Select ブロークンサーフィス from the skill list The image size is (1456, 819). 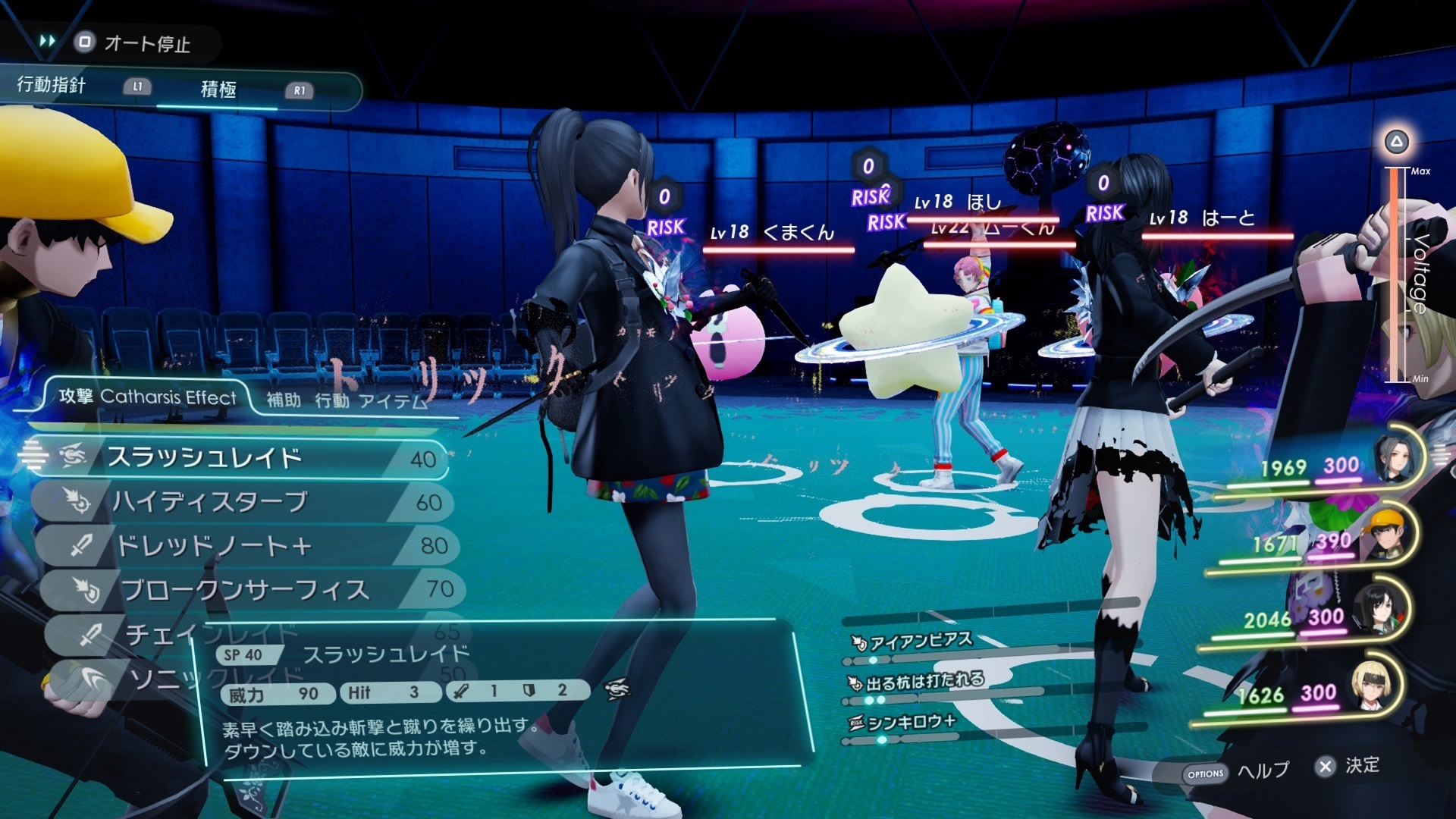243,589
